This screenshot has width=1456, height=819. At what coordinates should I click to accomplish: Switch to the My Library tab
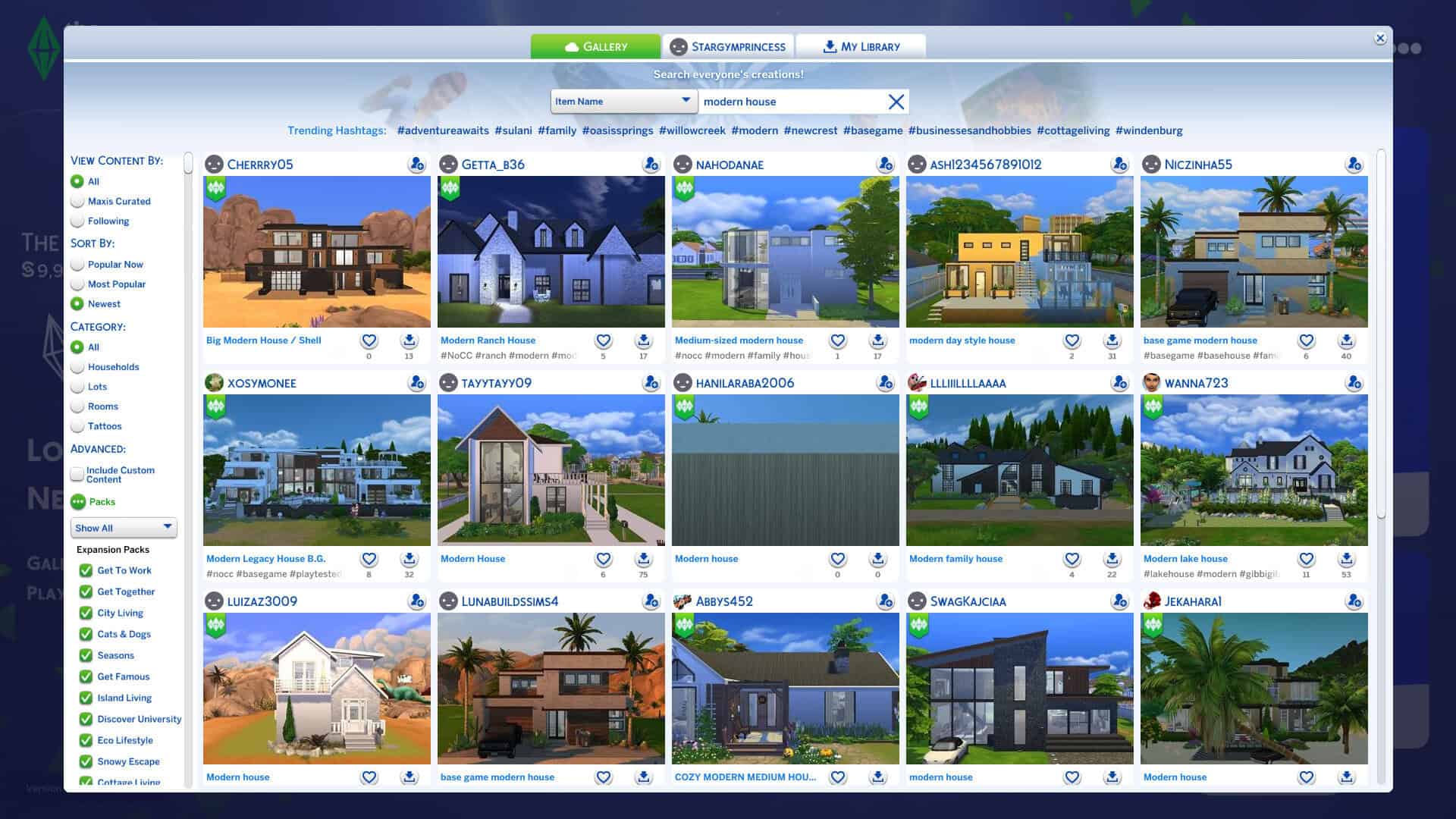[x=861, y=46]
